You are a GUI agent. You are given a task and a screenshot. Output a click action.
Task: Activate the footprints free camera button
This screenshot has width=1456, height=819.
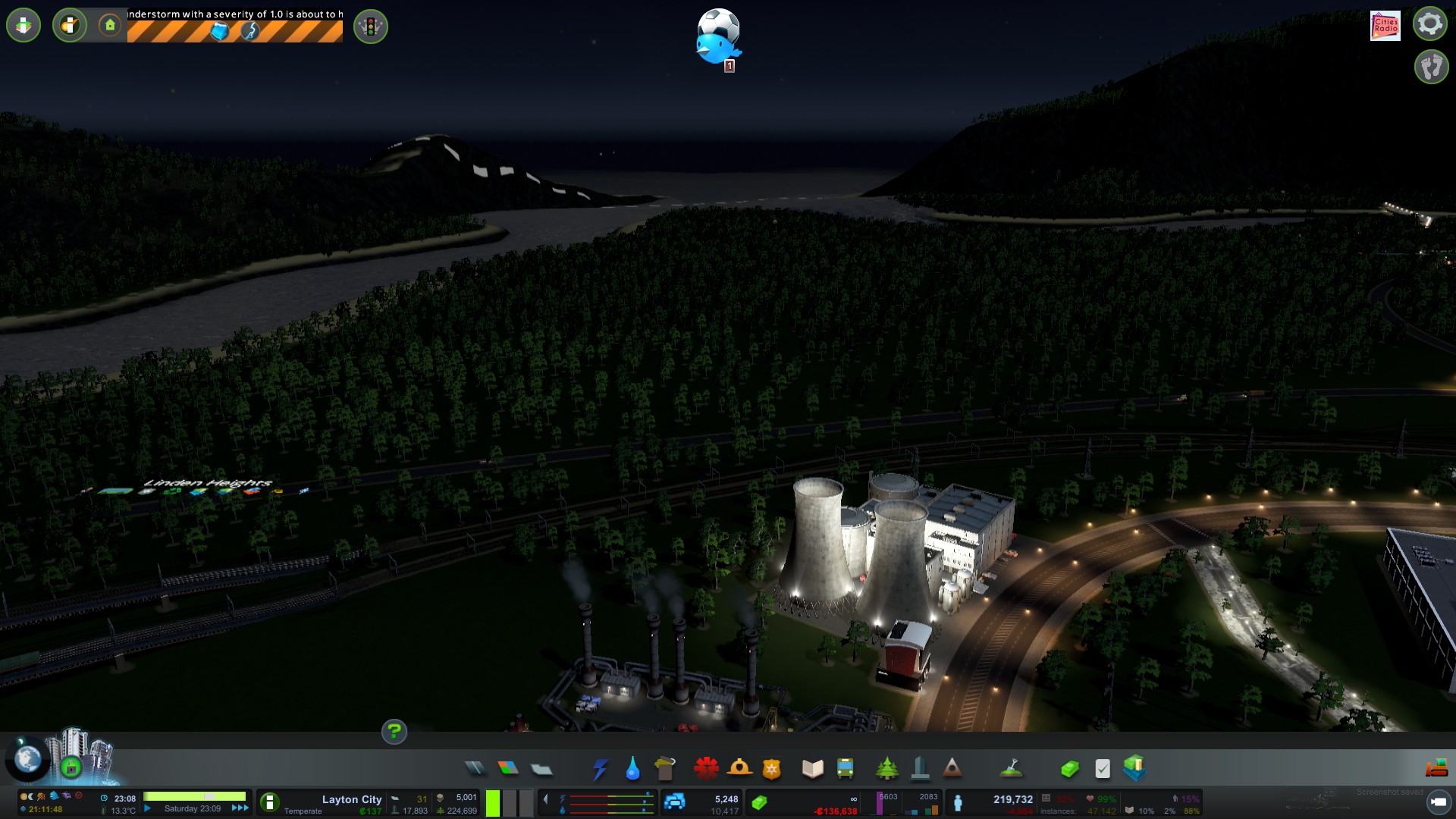pyautogui.click(x=1431, y=67)
